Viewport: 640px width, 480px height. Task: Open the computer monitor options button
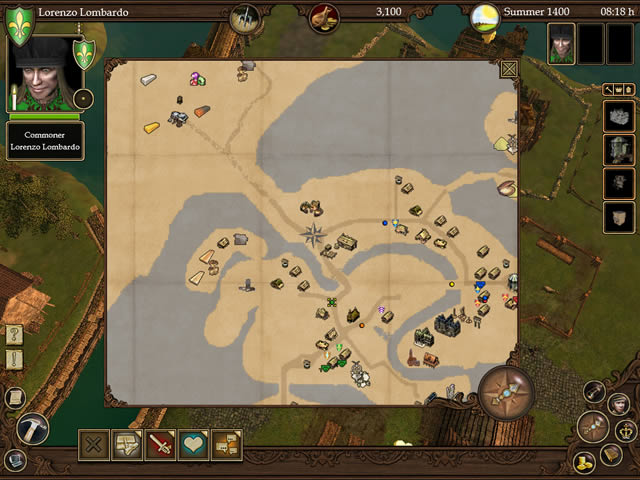(15, 459)
